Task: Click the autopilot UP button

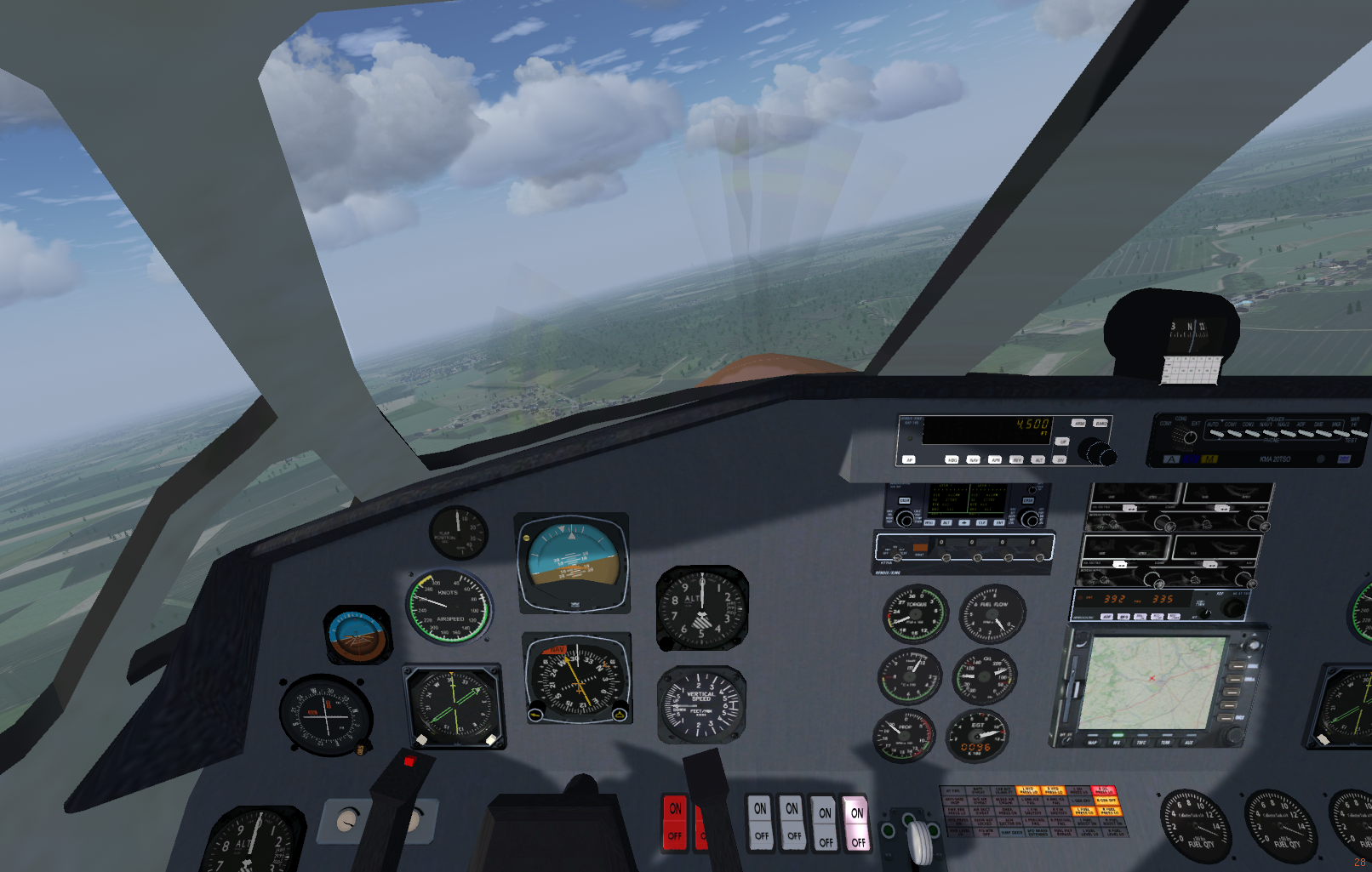Action: [1062, 442]
